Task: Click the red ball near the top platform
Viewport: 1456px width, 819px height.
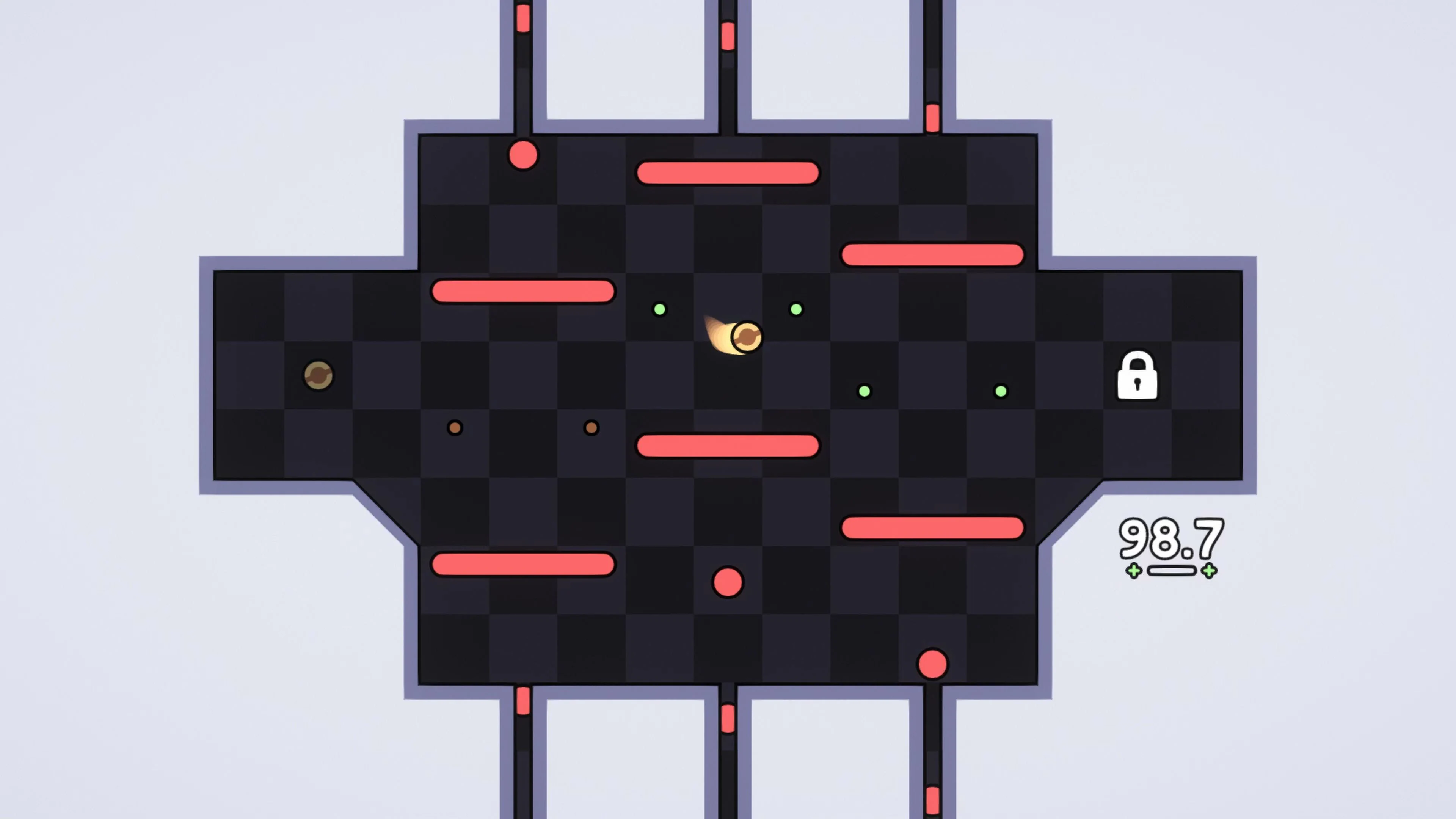Action: pyautogui.click(x=523, y=155)
